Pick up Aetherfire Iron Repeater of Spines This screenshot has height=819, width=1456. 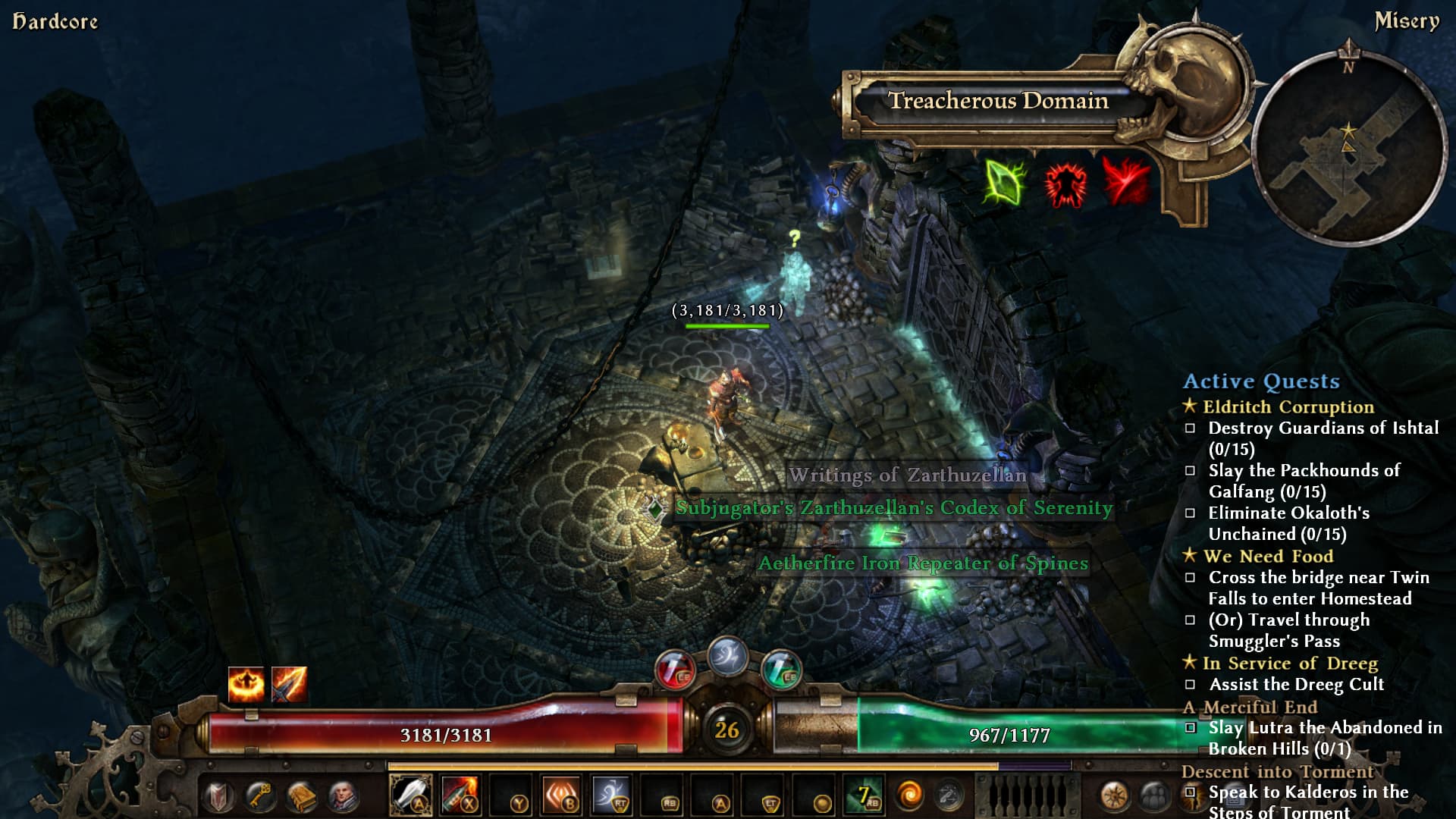pyautogui.click(x=923, y=563)
